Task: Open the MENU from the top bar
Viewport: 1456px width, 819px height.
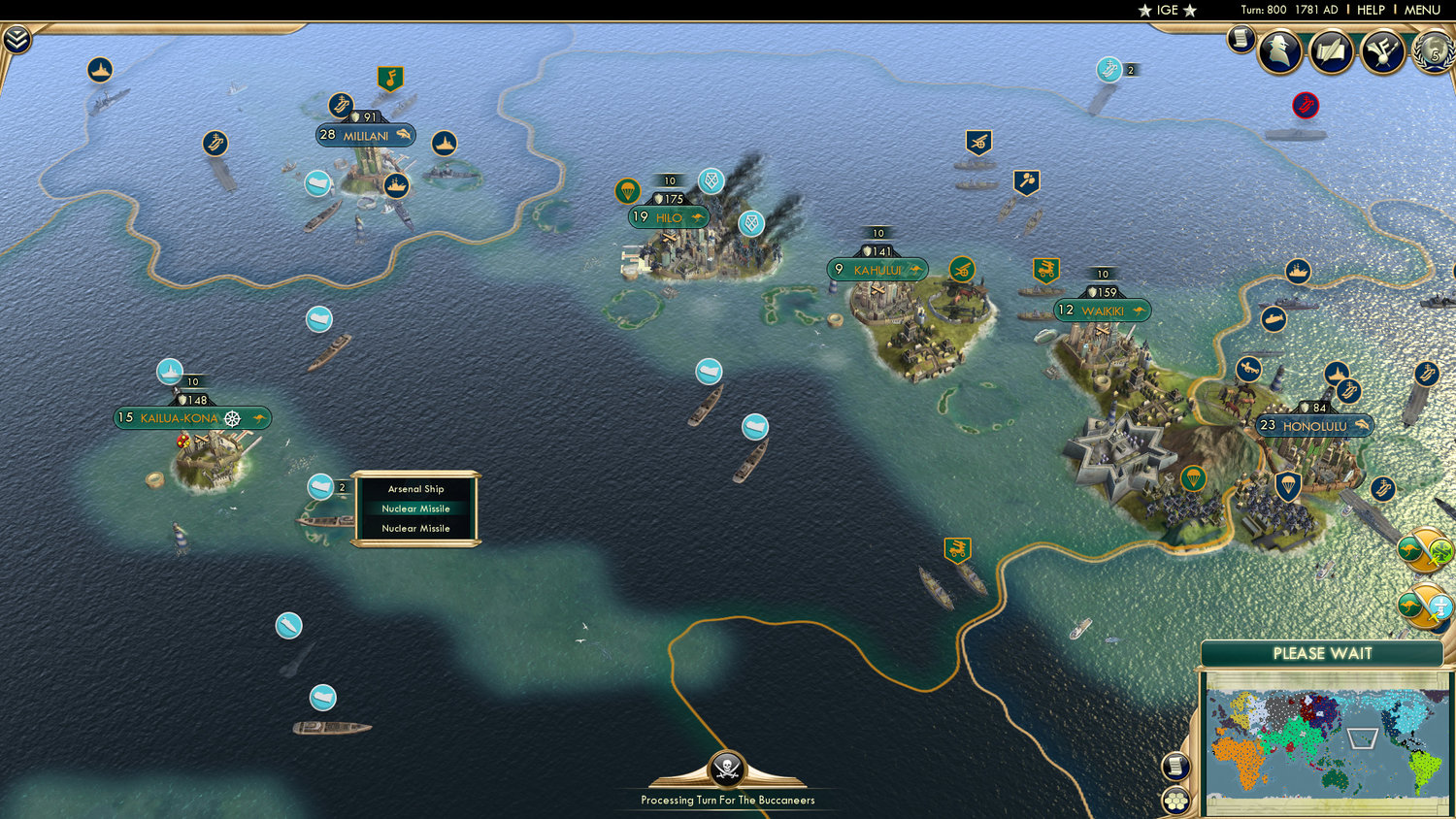Action: click(1421, 10)
